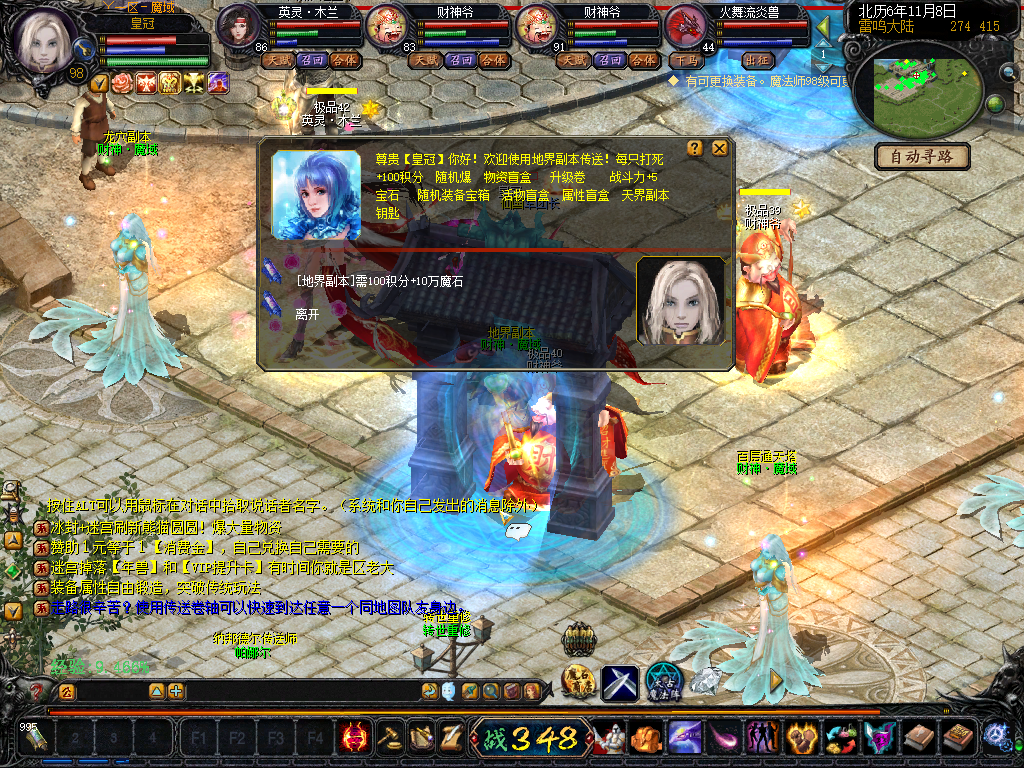Viewport: 1024px width, 768px height.
Task: Select 英灵·木兰 pet portrait
Action: [239, 24]
